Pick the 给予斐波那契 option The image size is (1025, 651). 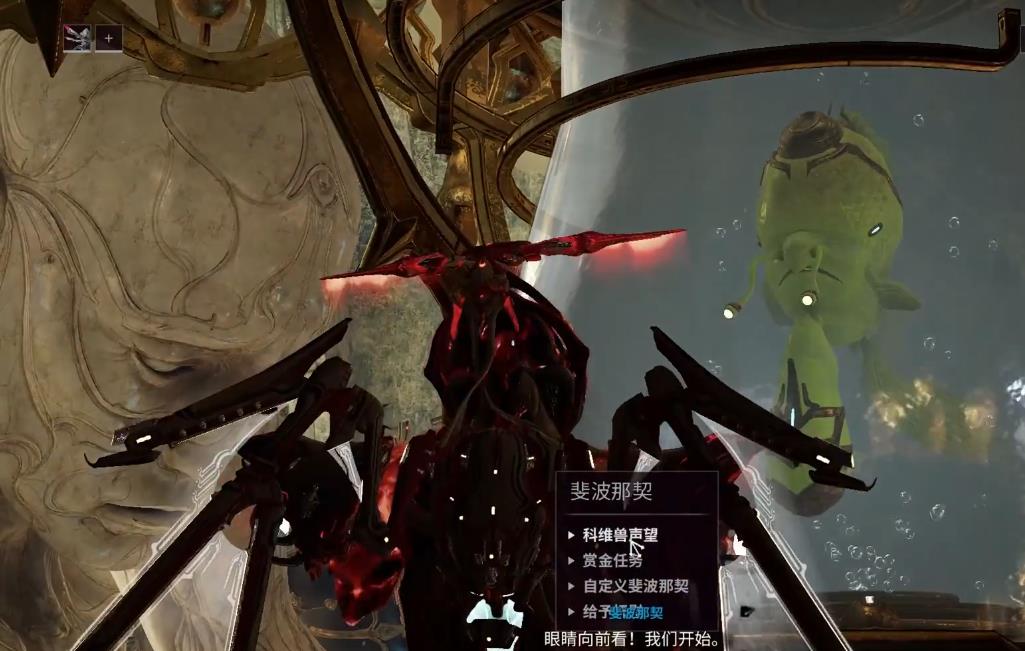point(622,612)
